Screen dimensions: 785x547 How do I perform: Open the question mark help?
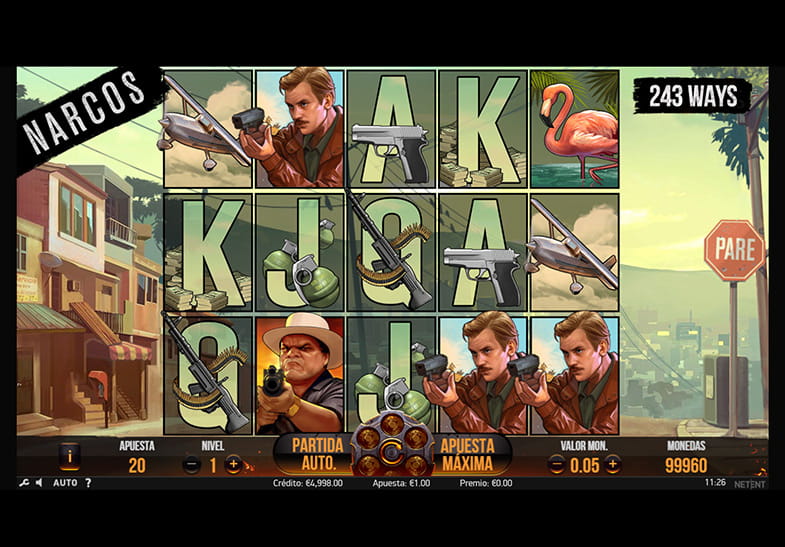[88, 483]
